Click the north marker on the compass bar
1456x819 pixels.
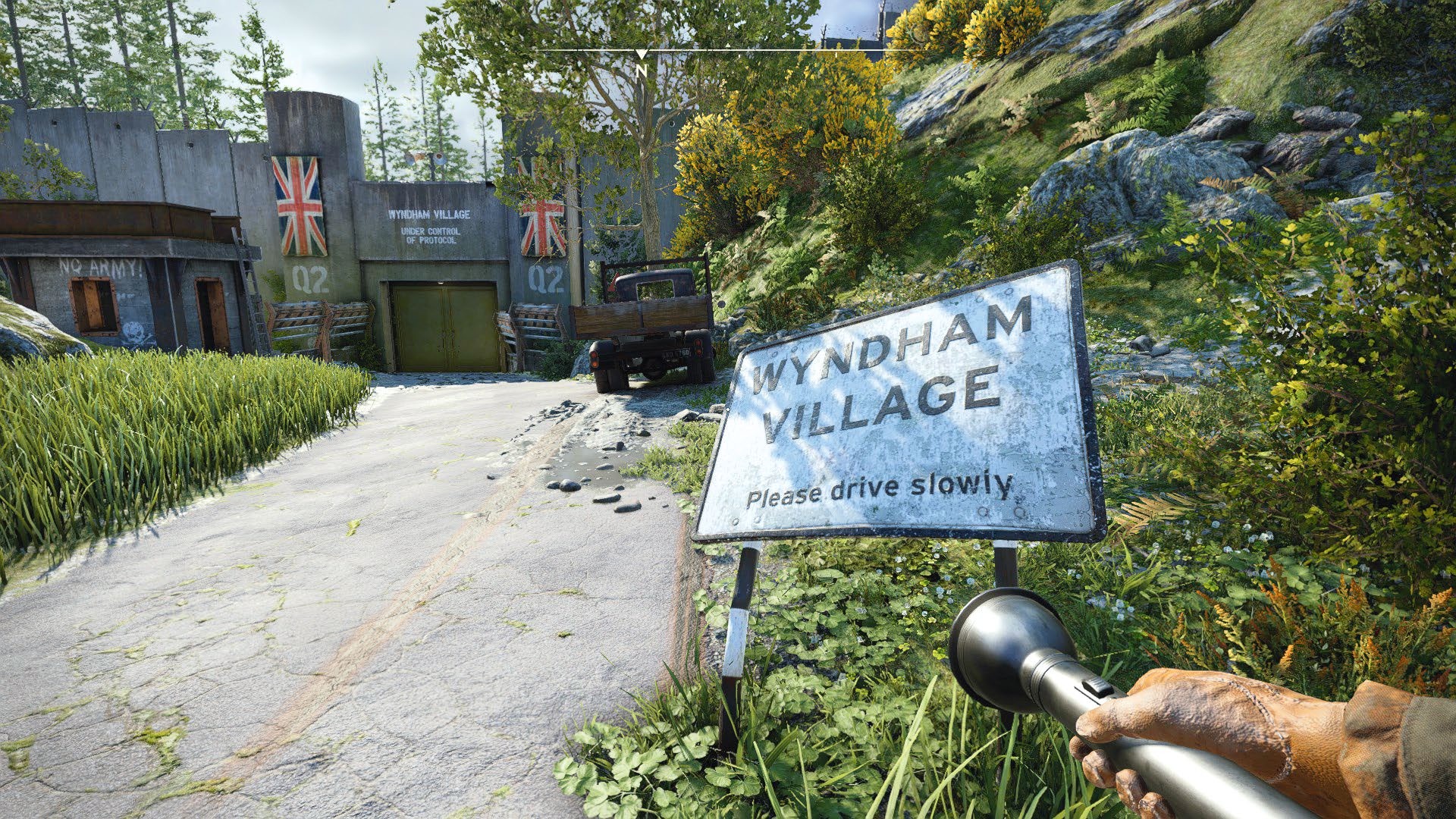[642, 69]
